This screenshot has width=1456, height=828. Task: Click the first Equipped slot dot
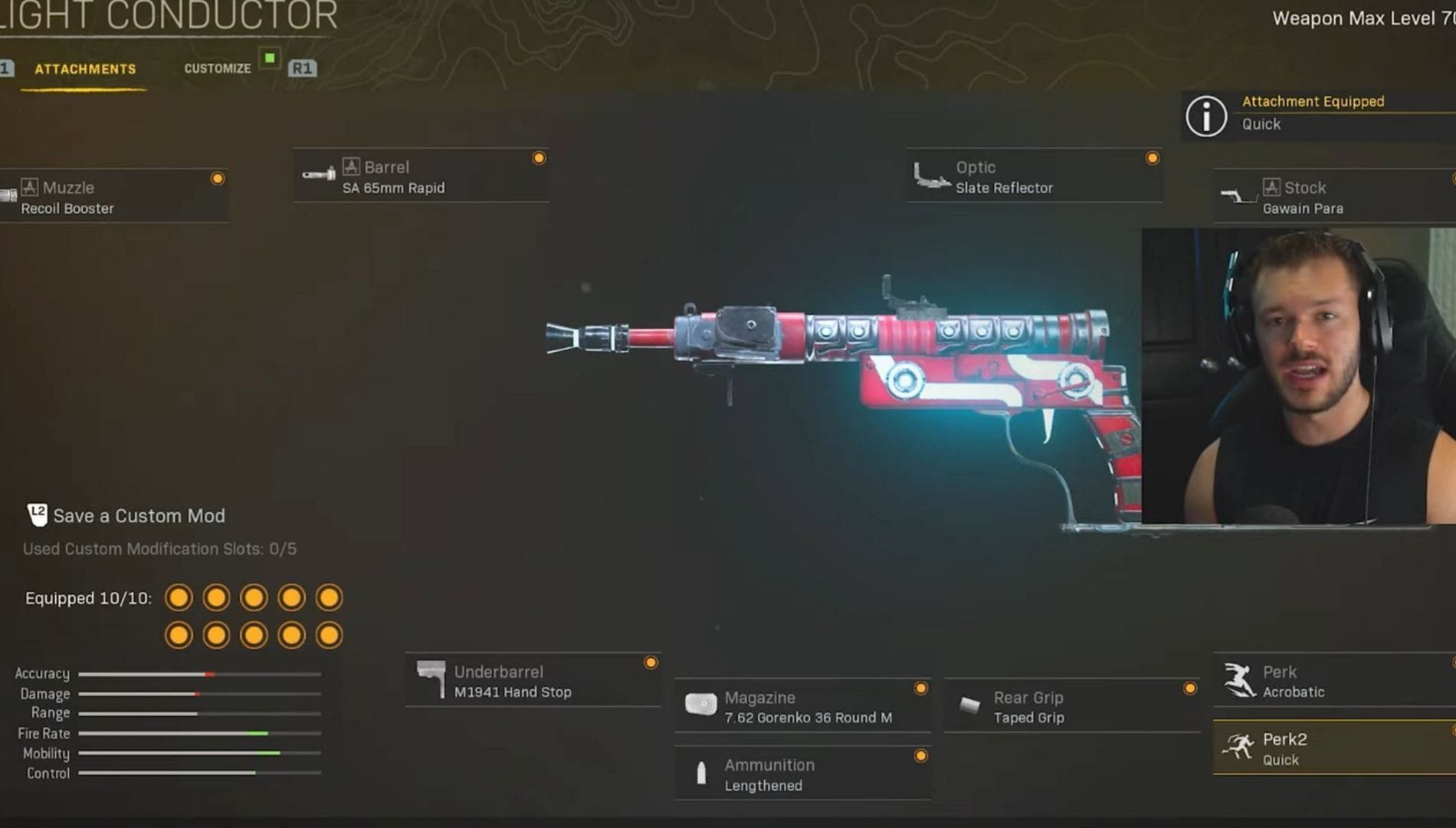pyautogui.click(x=179, y=596)
